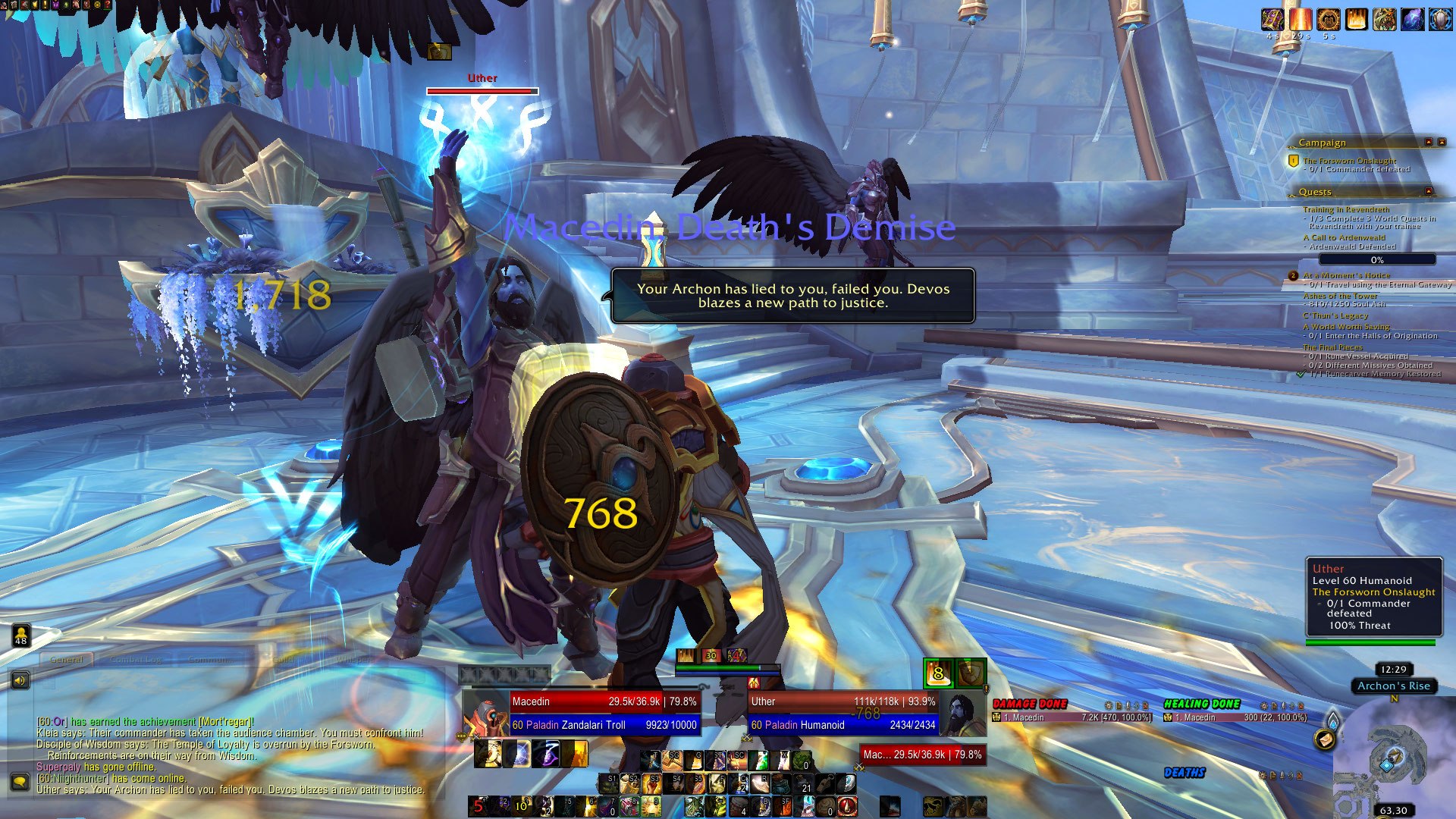Viewport: 1456px width, 819px height.
Task: Click Macedin's row in the Damage Done meter
Action: (x=1072, y=717)
